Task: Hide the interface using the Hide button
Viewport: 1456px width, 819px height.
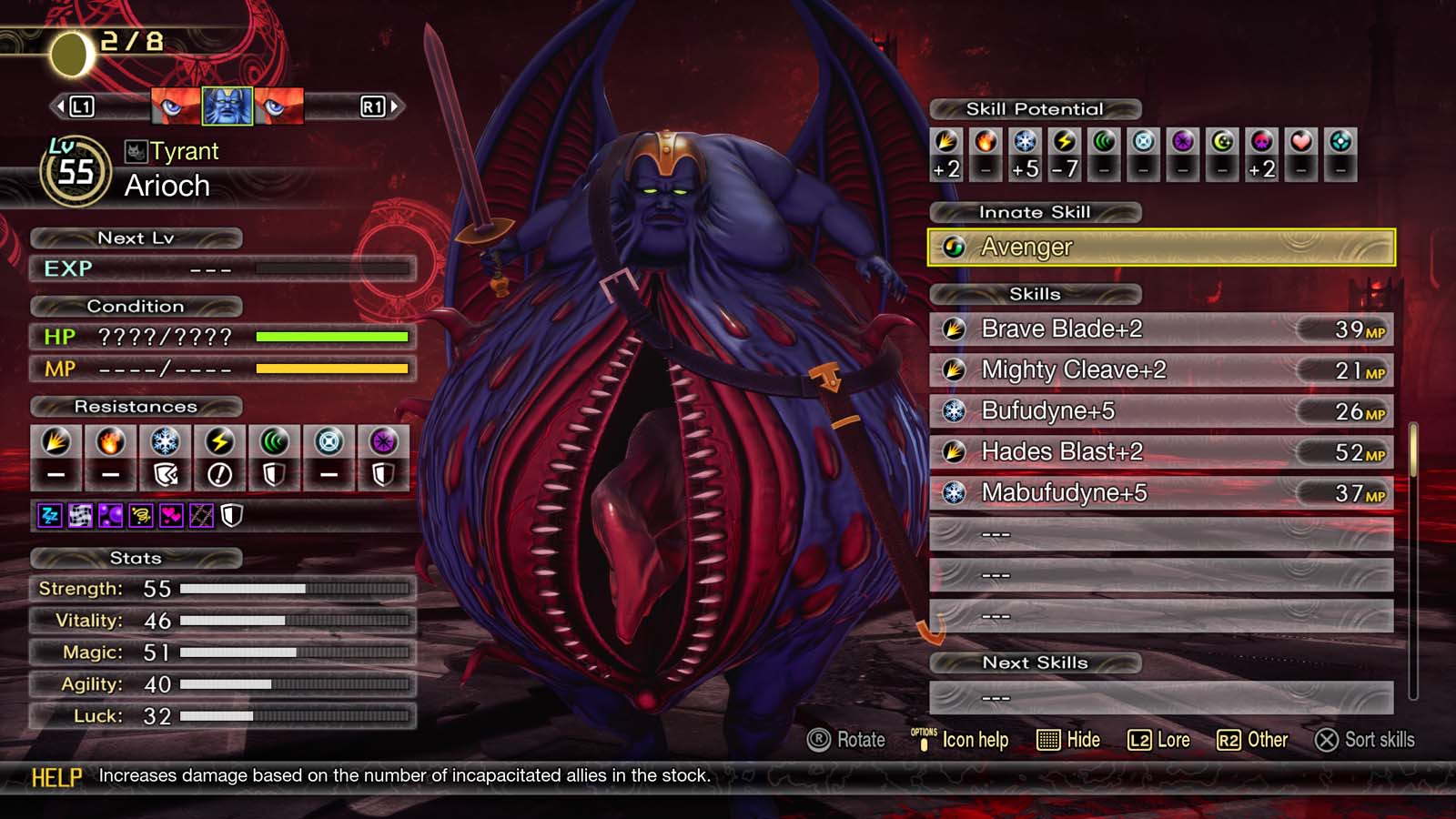Action: pyautogui.click(x=1069, y=740)
